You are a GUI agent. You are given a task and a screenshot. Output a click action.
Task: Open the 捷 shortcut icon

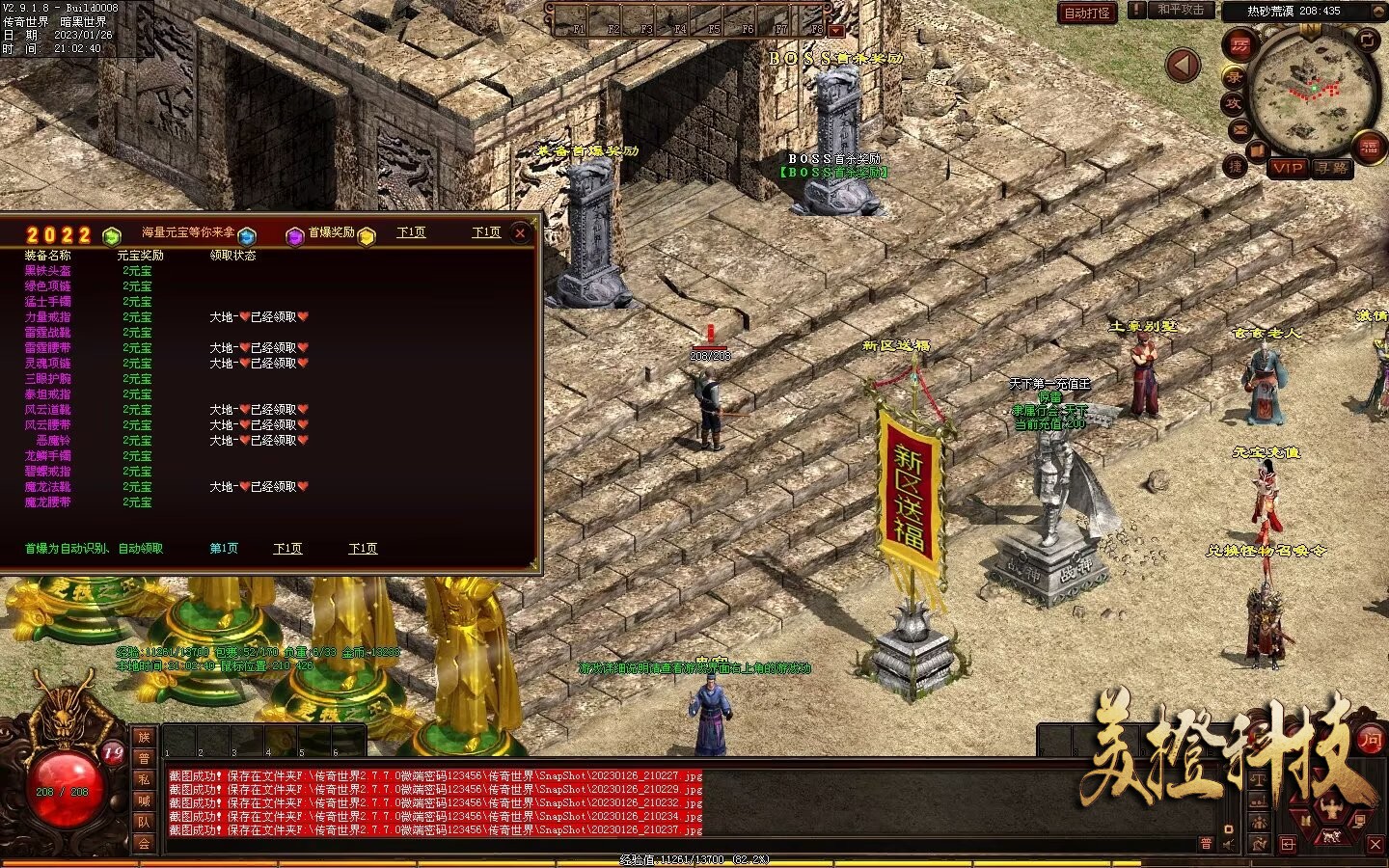tap(1236, 166)
